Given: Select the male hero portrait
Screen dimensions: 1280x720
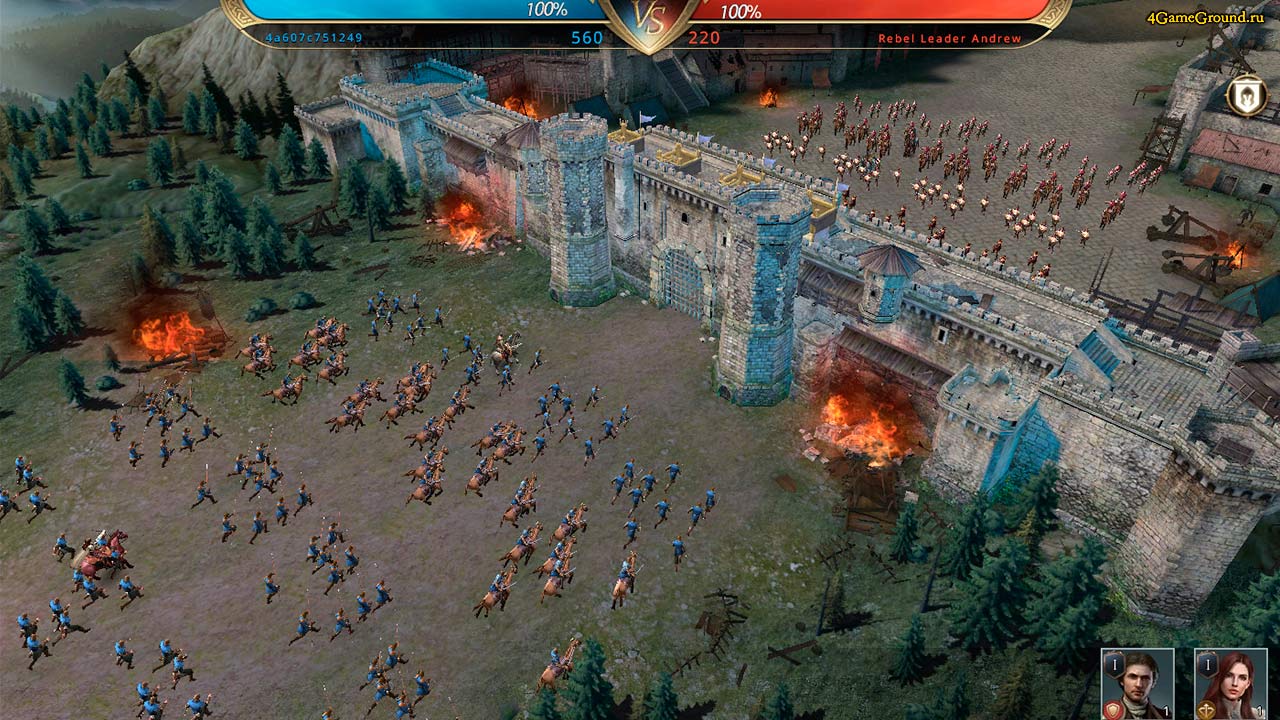Looking at the screenshot, I should coord(1137,683).
